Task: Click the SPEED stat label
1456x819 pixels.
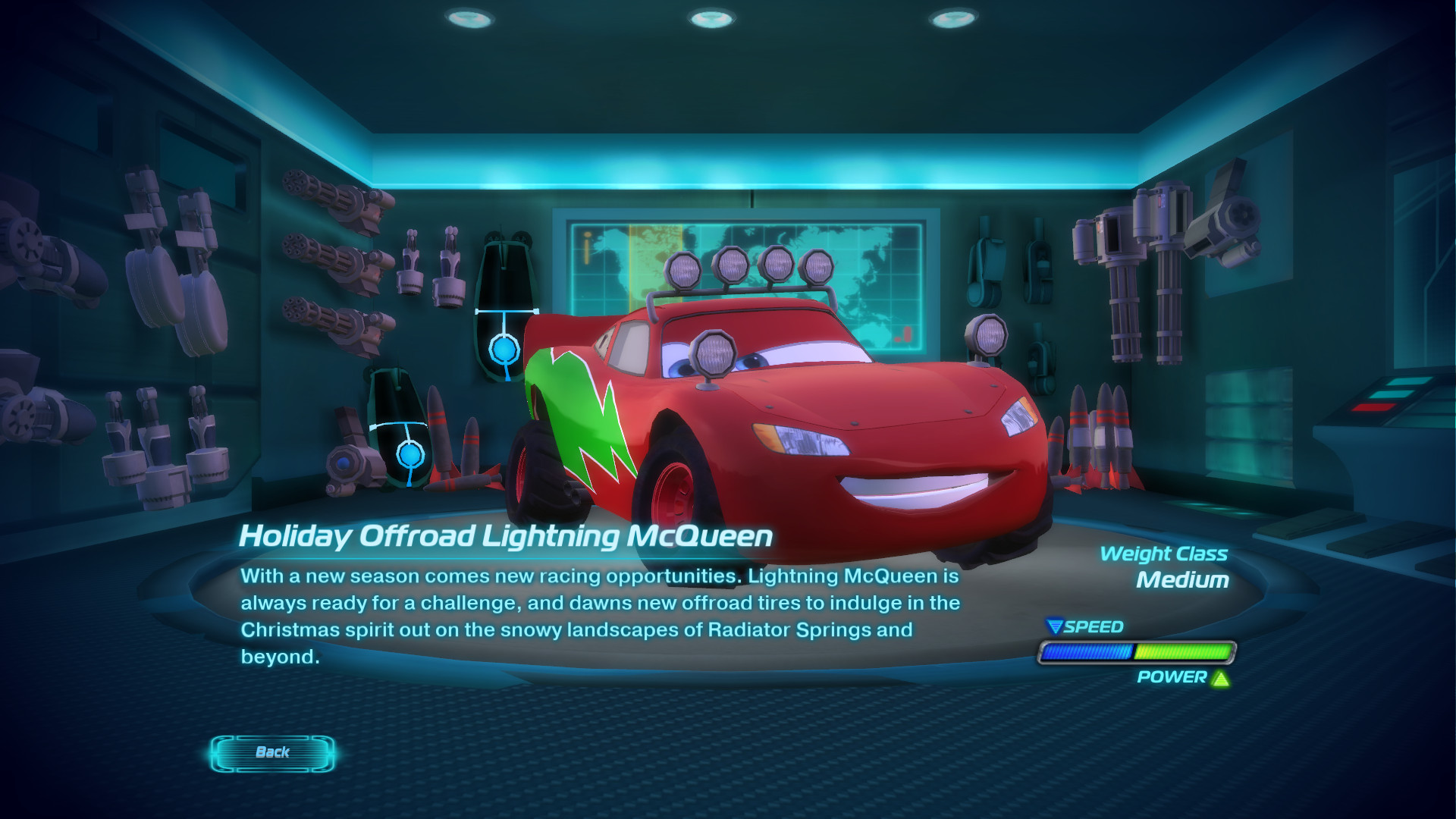Action: click(1093, 627)
